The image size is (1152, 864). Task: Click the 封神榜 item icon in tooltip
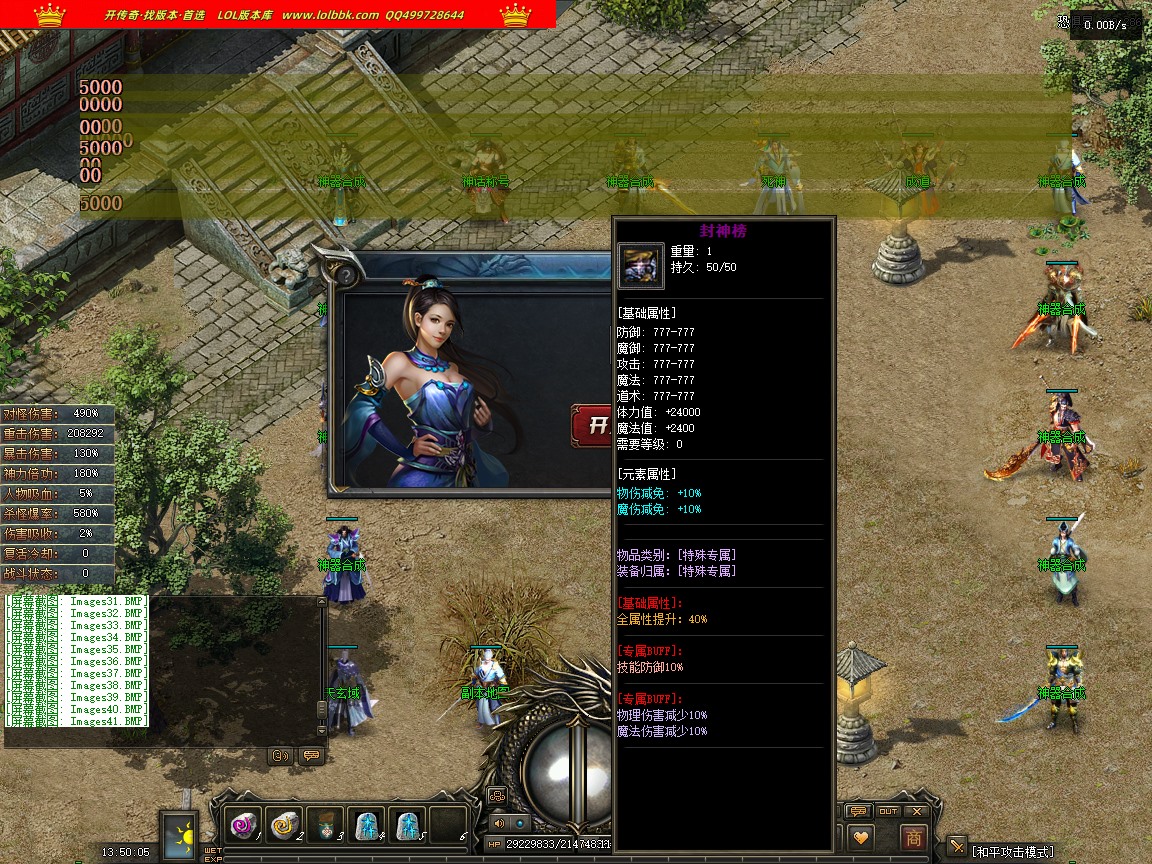640,266
